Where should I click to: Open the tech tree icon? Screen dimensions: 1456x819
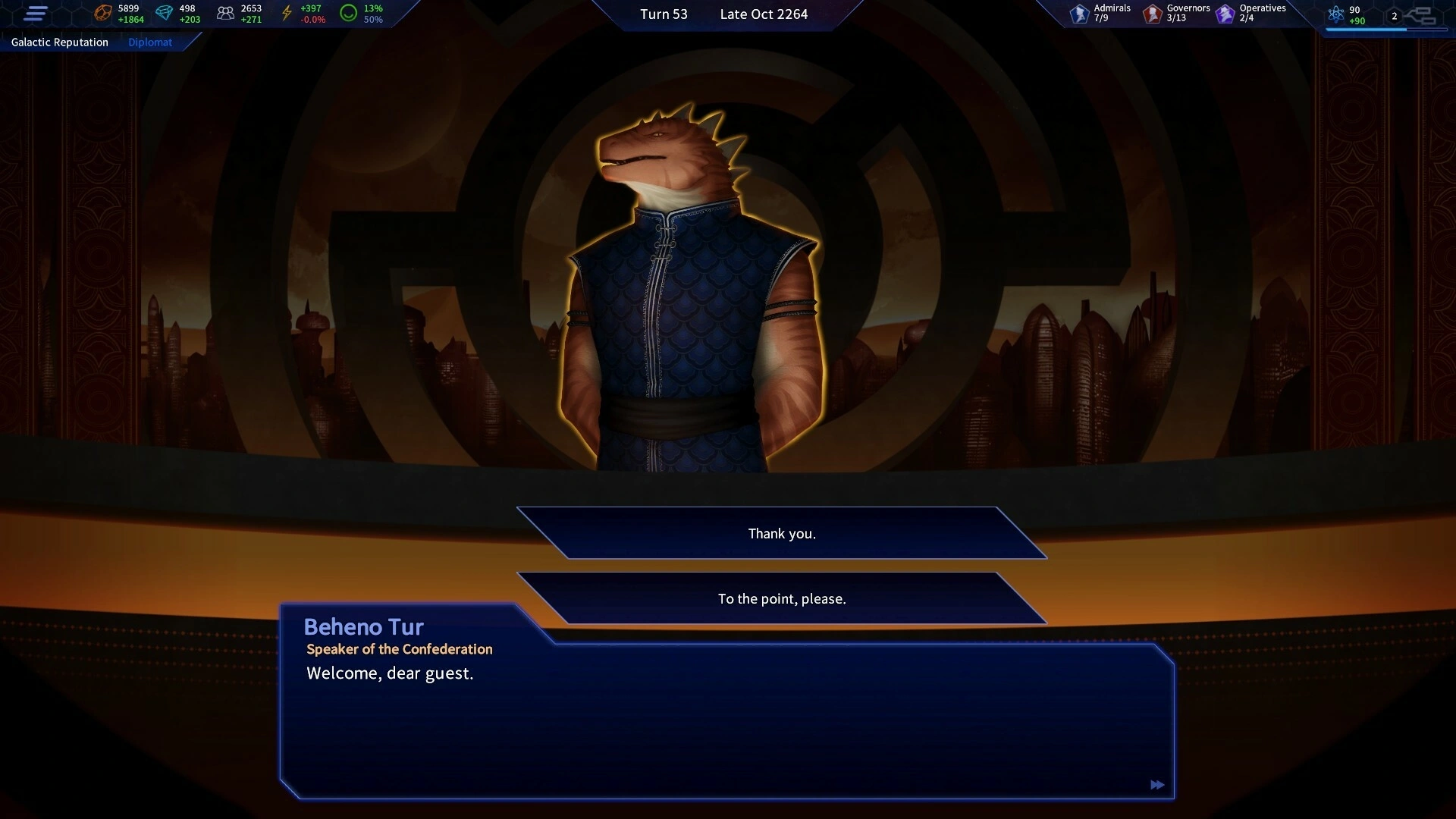tap(1419, 15)
